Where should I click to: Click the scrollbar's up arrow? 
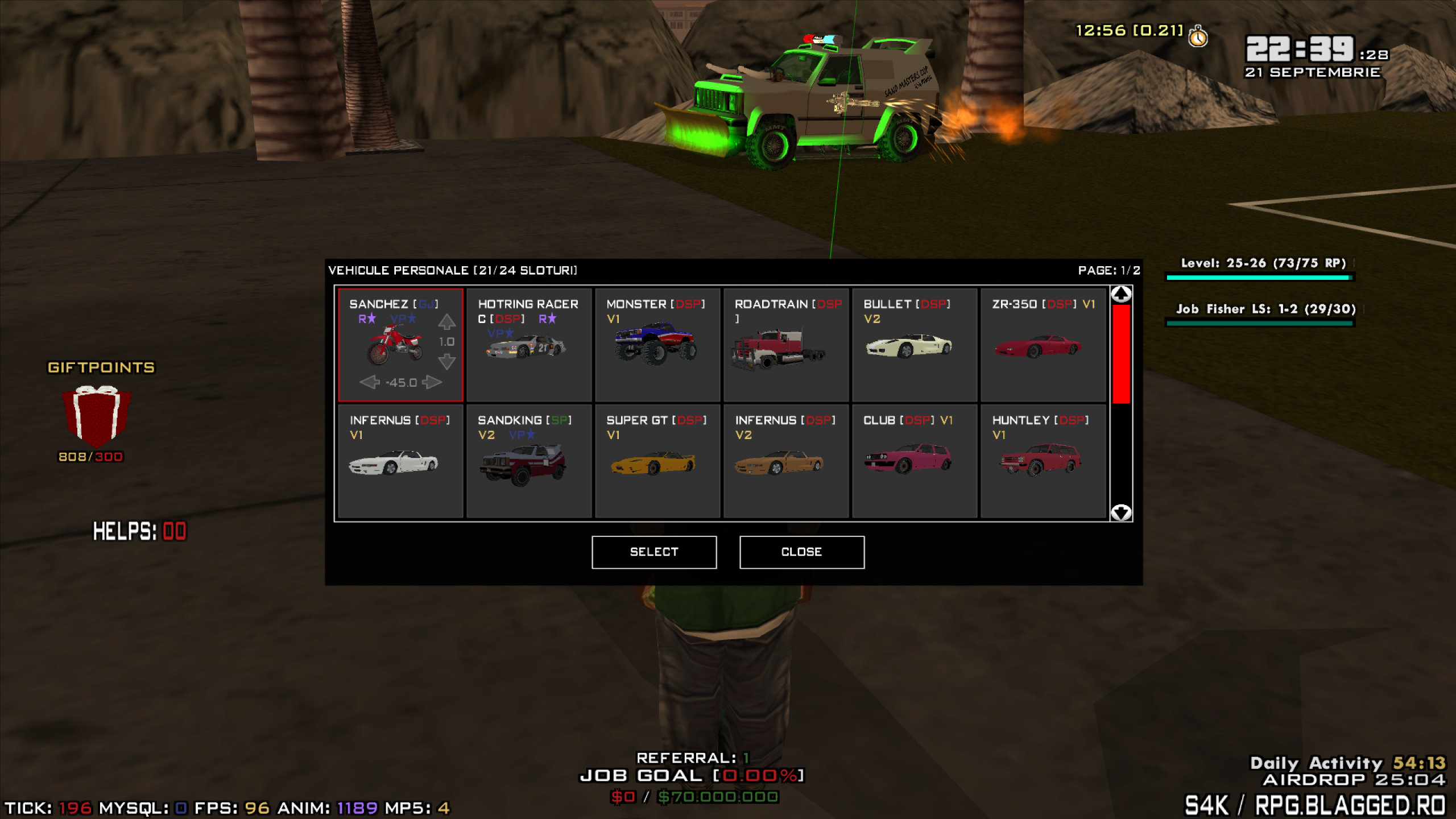point(1121,294)
